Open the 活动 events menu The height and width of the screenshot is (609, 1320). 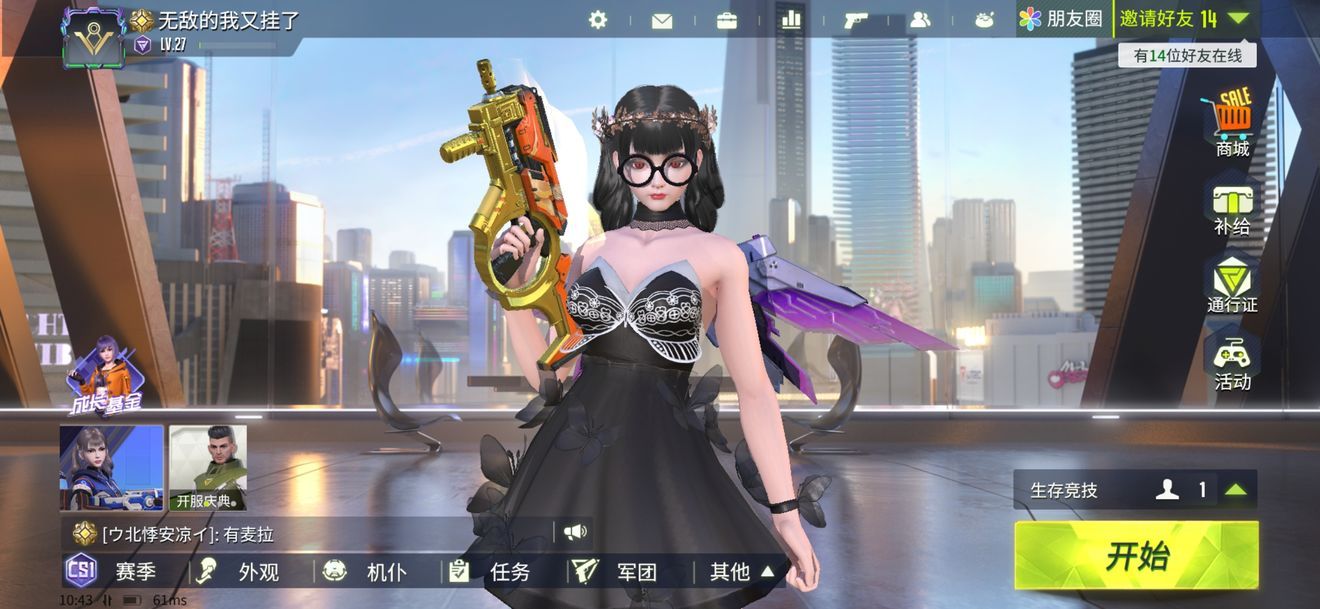pyautogui.click(x=1232, y=363)
